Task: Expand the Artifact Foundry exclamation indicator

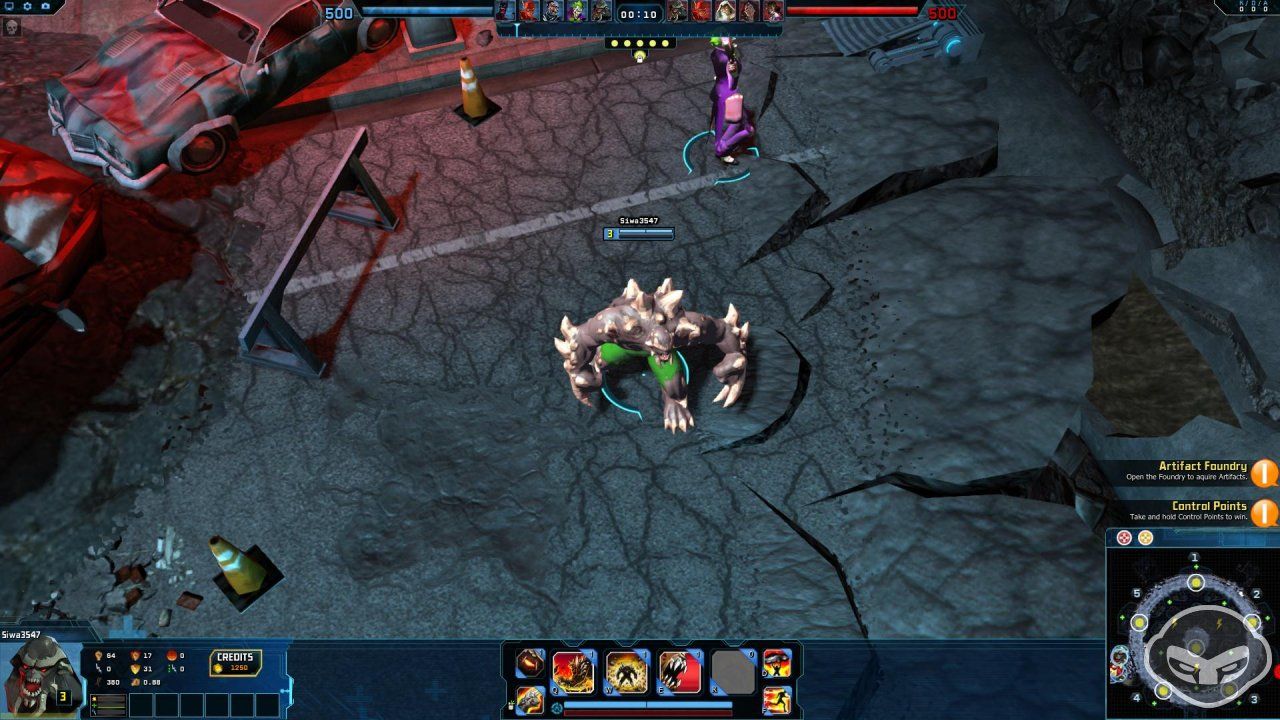Action: point(1266,471)
